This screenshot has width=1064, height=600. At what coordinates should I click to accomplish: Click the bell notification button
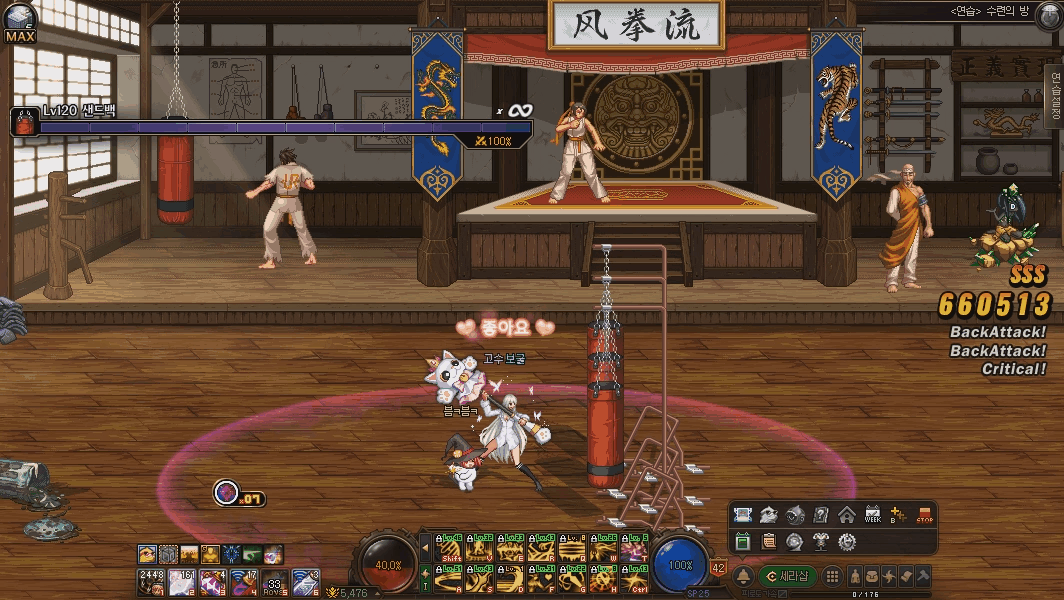coord(744,576)
